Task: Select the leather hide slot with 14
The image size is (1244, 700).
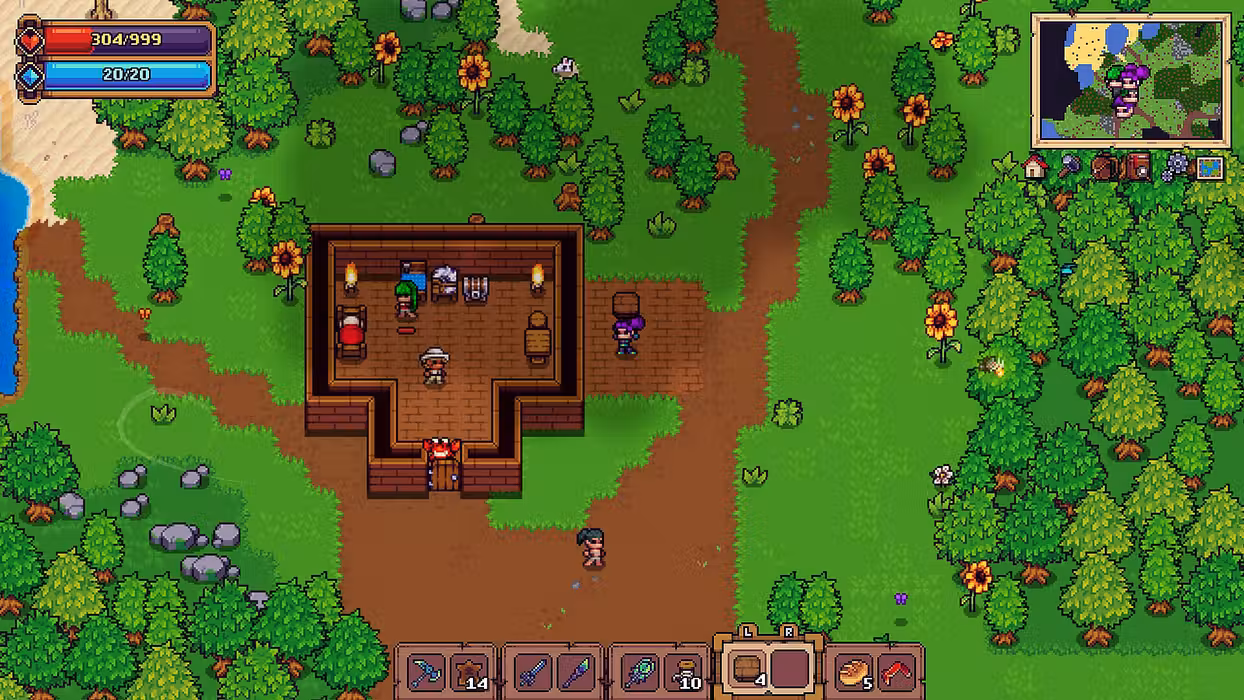Action: tap(468, 672)
